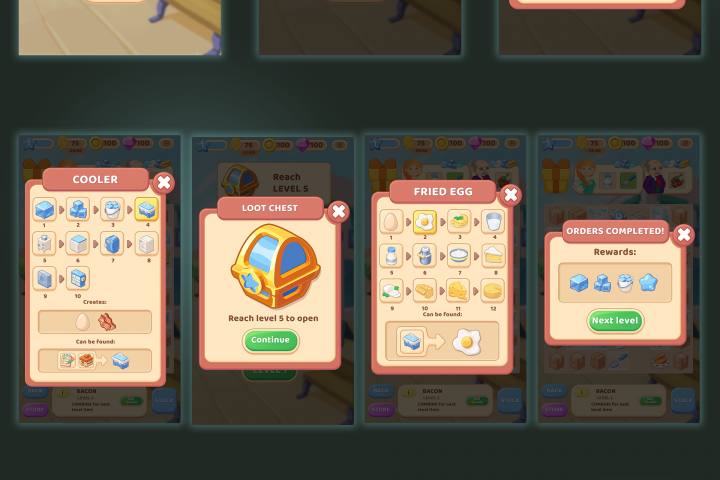This screenshot has width=720, height=480.
Task: Select the highlighted fried egg item
Action: 424,221
